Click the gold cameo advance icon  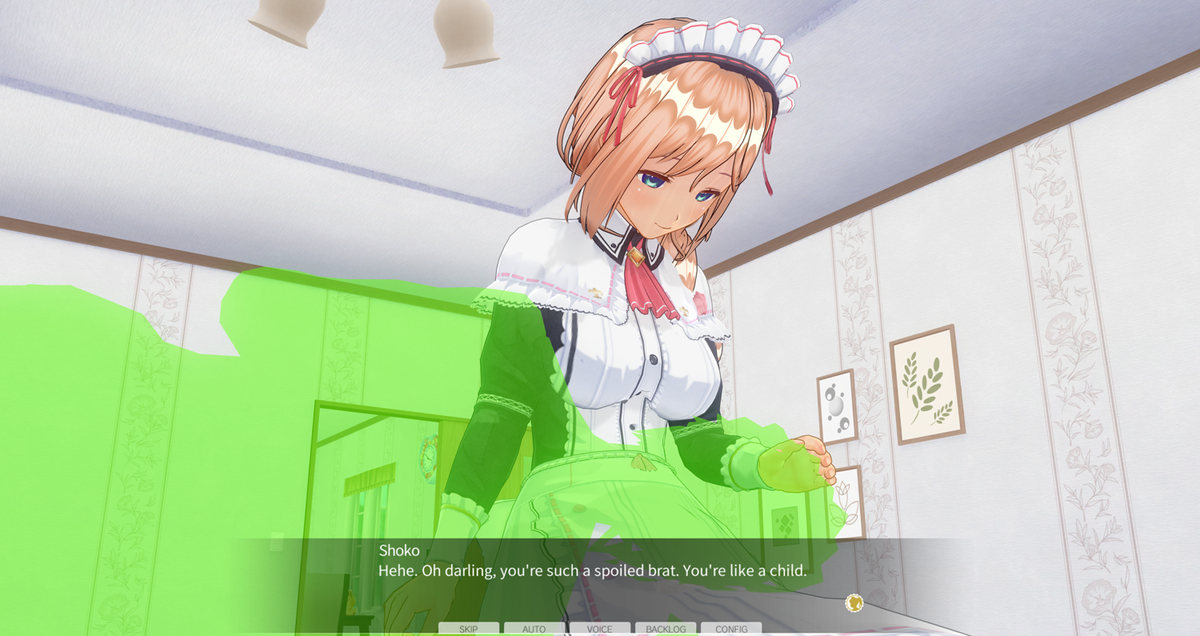click(x=853, y=602)
